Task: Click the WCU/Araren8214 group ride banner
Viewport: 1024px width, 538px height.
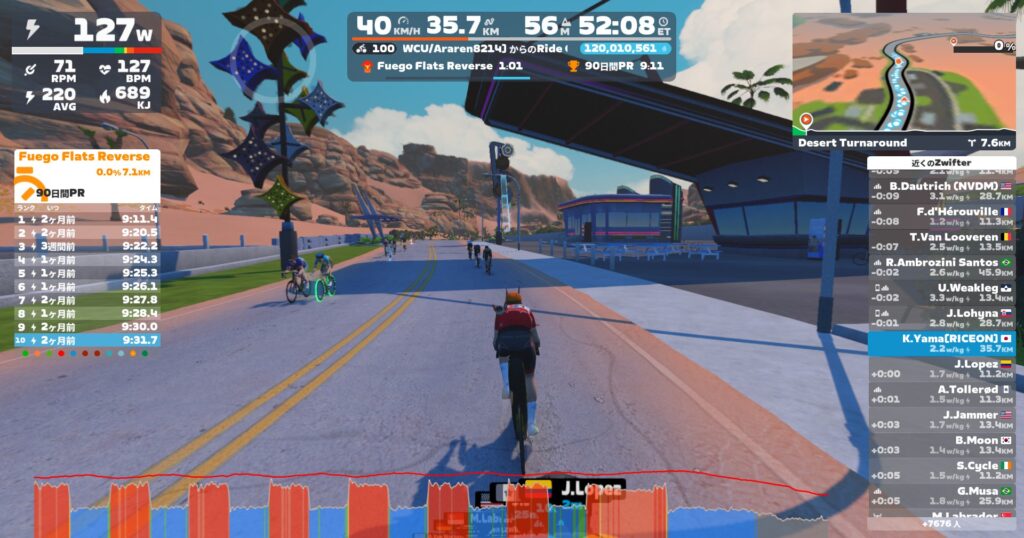Action: (470, 48)
